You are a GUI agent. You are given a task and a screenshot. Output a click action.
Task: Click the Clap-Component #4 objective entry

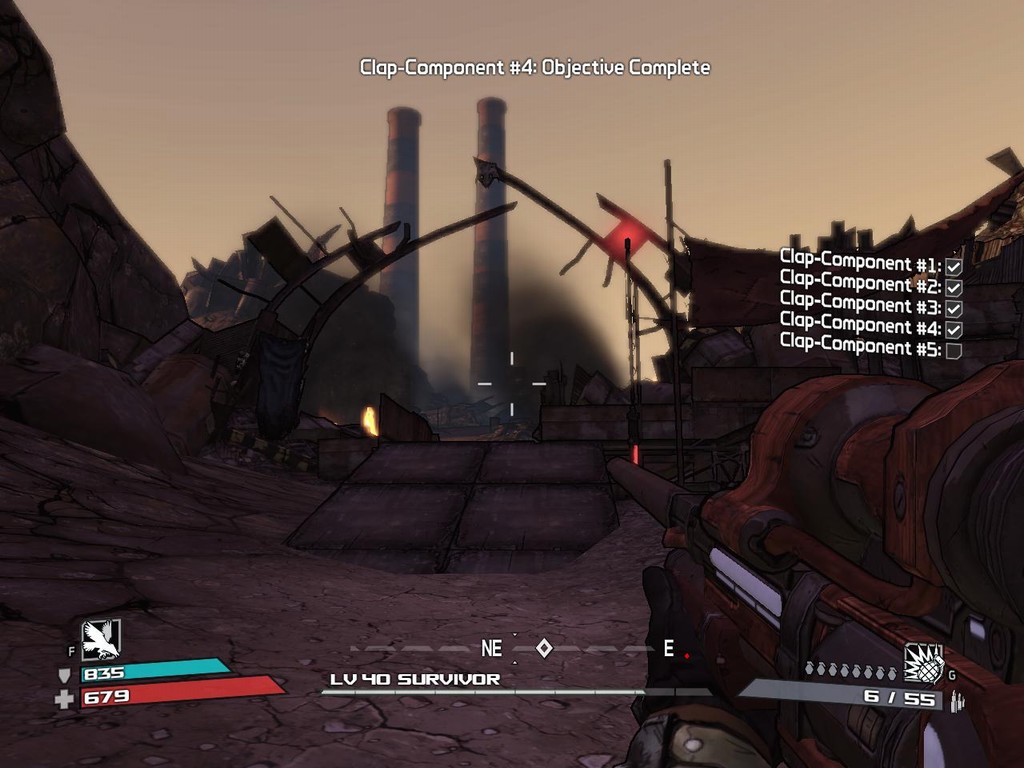click(870, 326)
